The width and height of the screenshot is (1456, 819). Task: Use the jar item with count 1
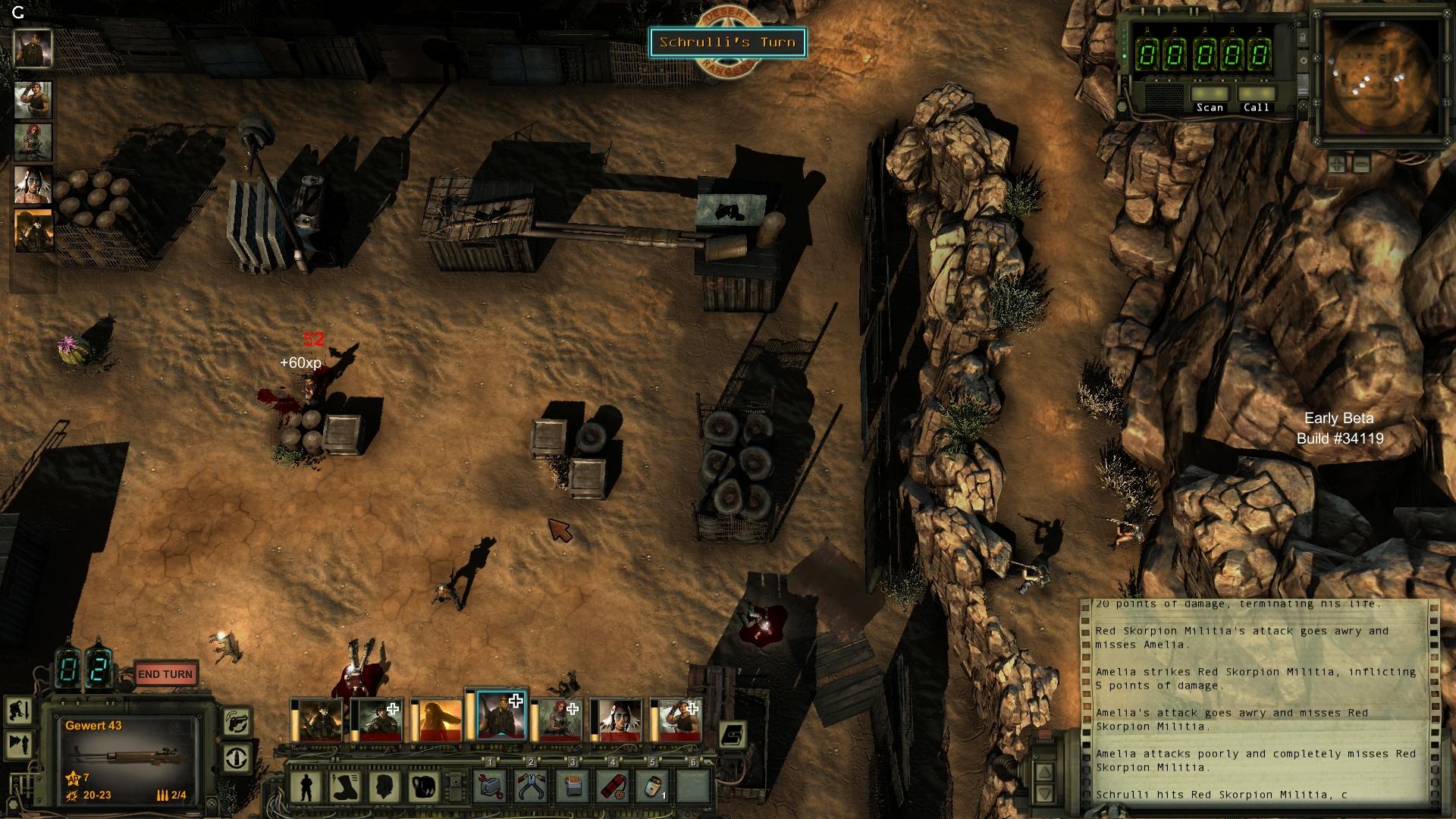coord(654,787)
